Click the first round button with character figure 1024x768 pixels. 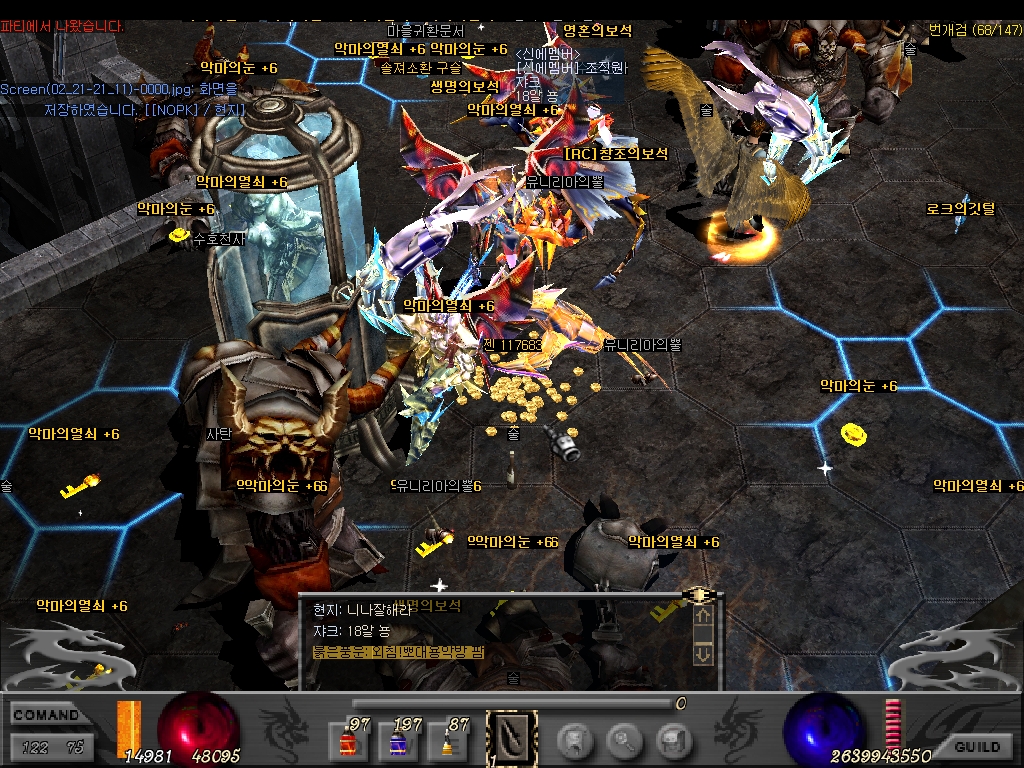[575, 741]
